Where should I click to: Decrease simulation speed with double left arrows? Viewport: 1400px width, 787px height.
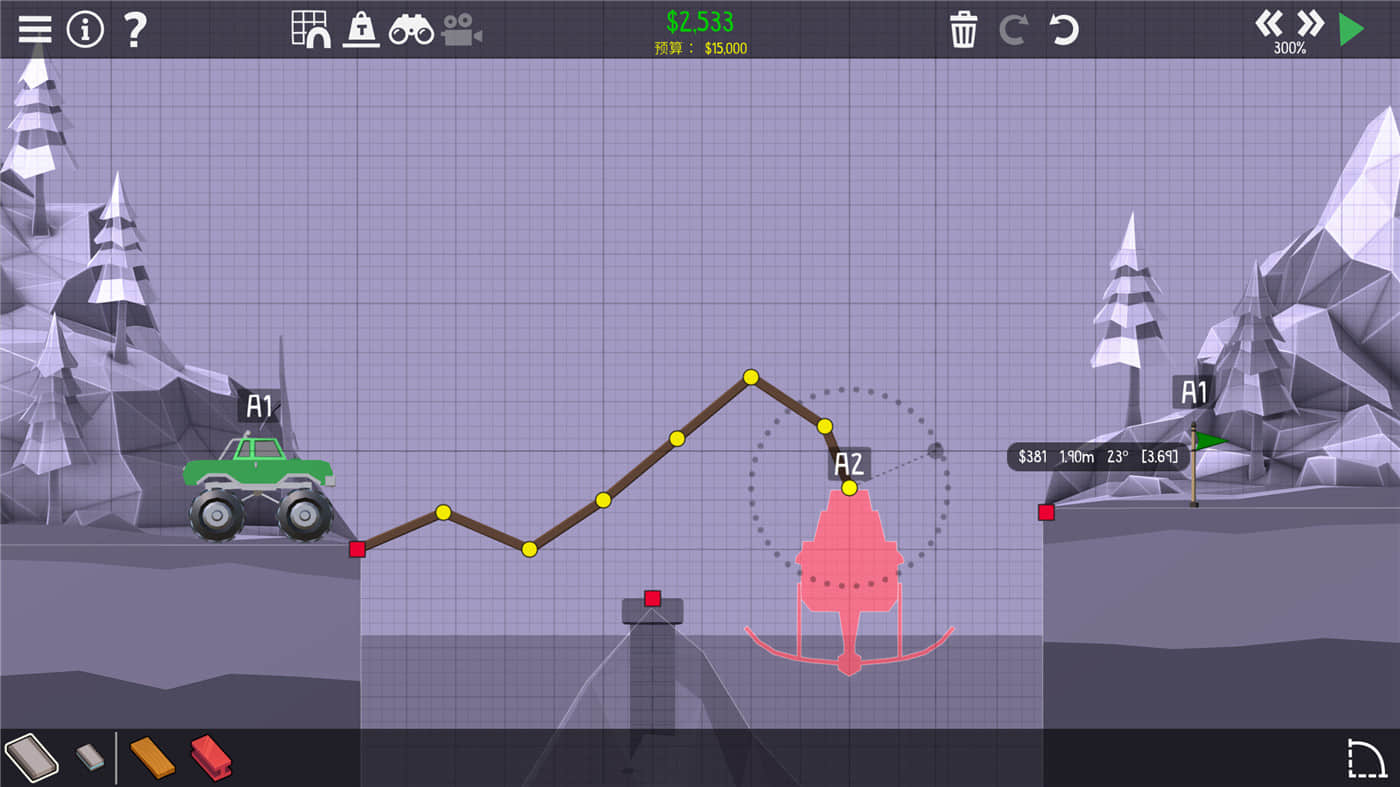point(1270,23)
